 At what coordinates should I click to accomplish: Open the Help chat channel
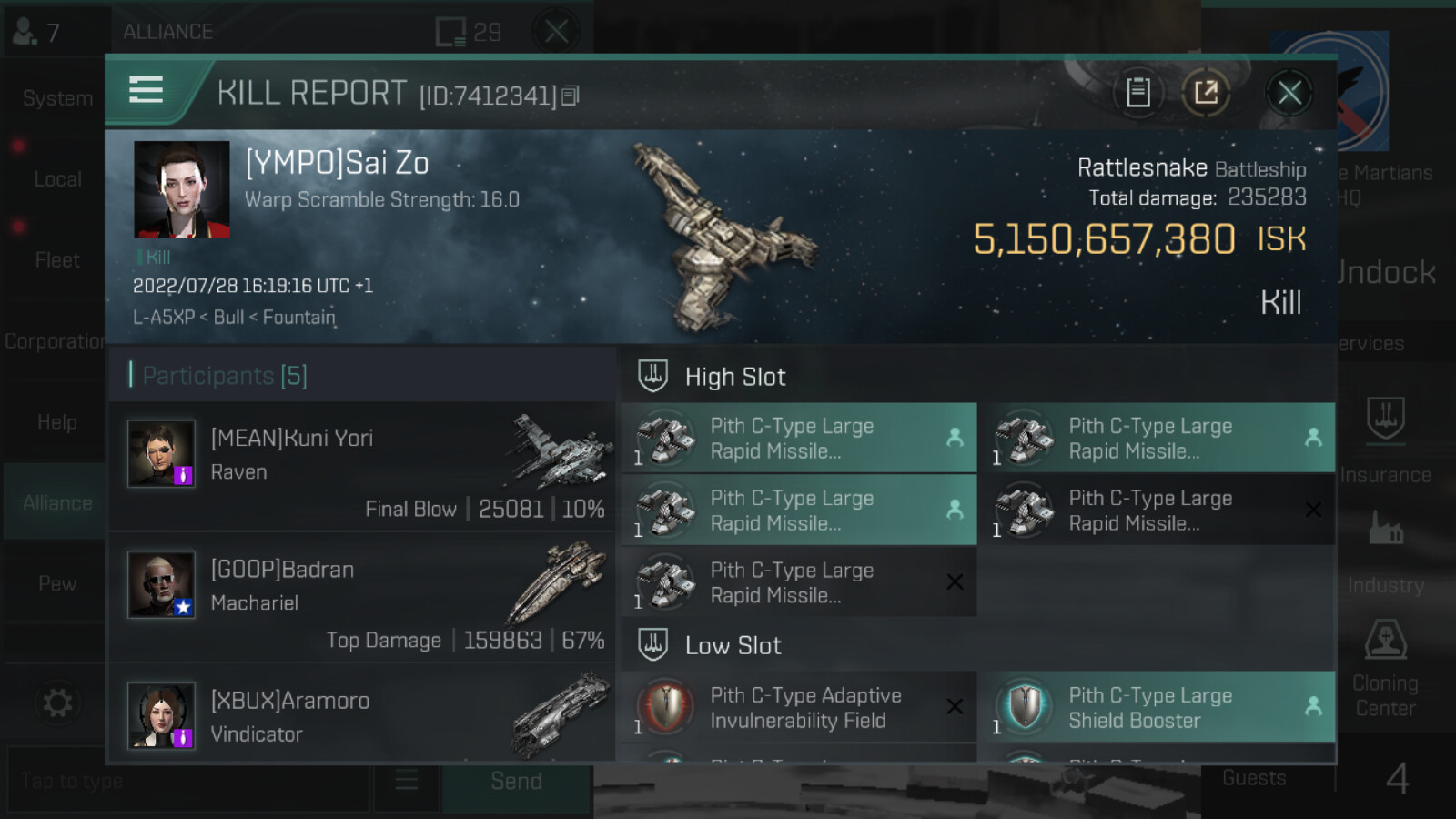point(56,422)
